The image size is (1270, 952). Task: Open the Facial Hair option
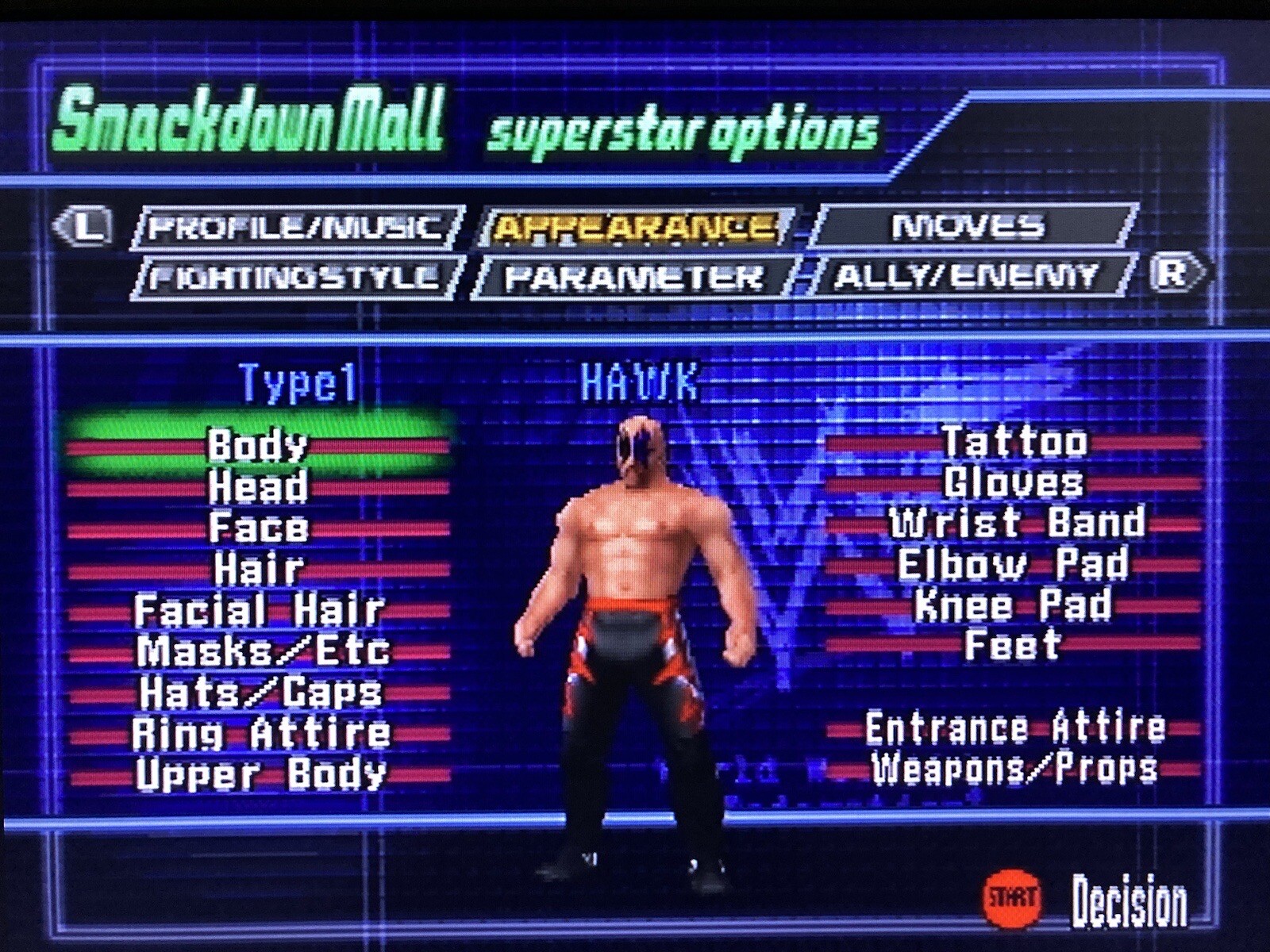coord(260,612)
